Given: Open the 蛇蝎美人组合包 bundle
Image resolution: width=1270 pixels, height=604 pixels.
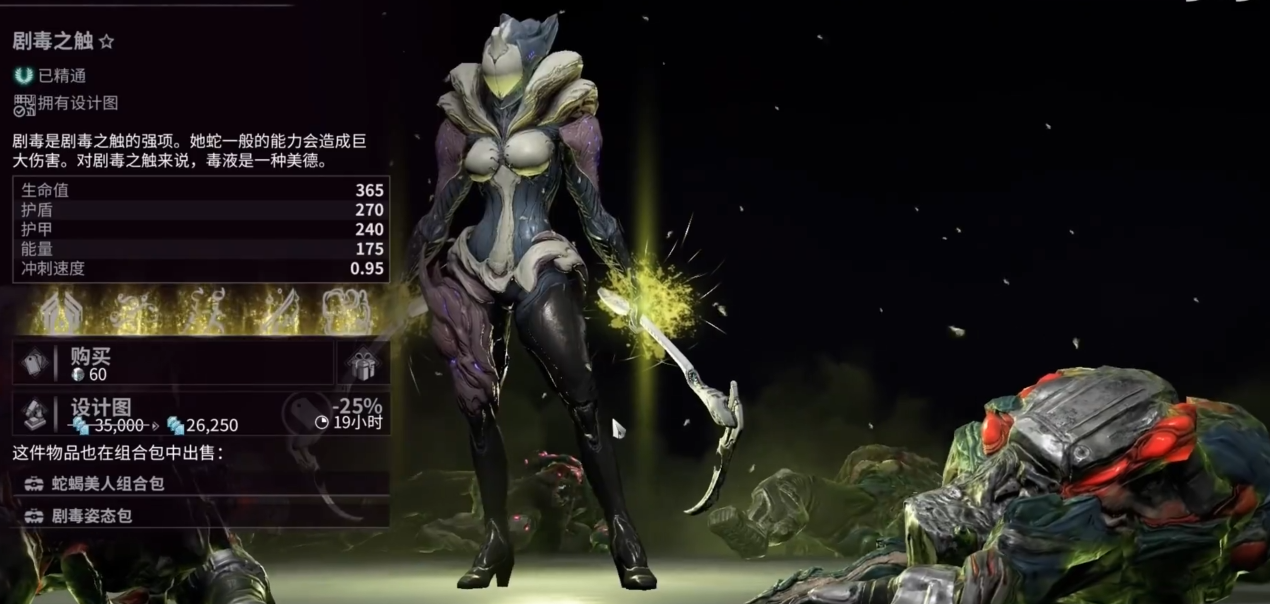Looking at the screenshot, I should click(200, 483).
